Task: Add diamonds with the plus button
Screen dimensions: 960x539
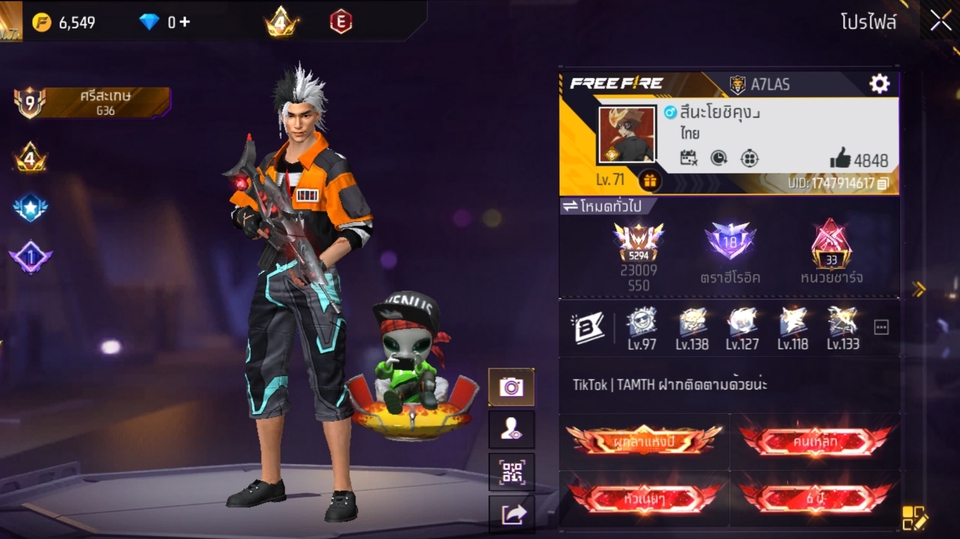Action: (x=185, y=22)
